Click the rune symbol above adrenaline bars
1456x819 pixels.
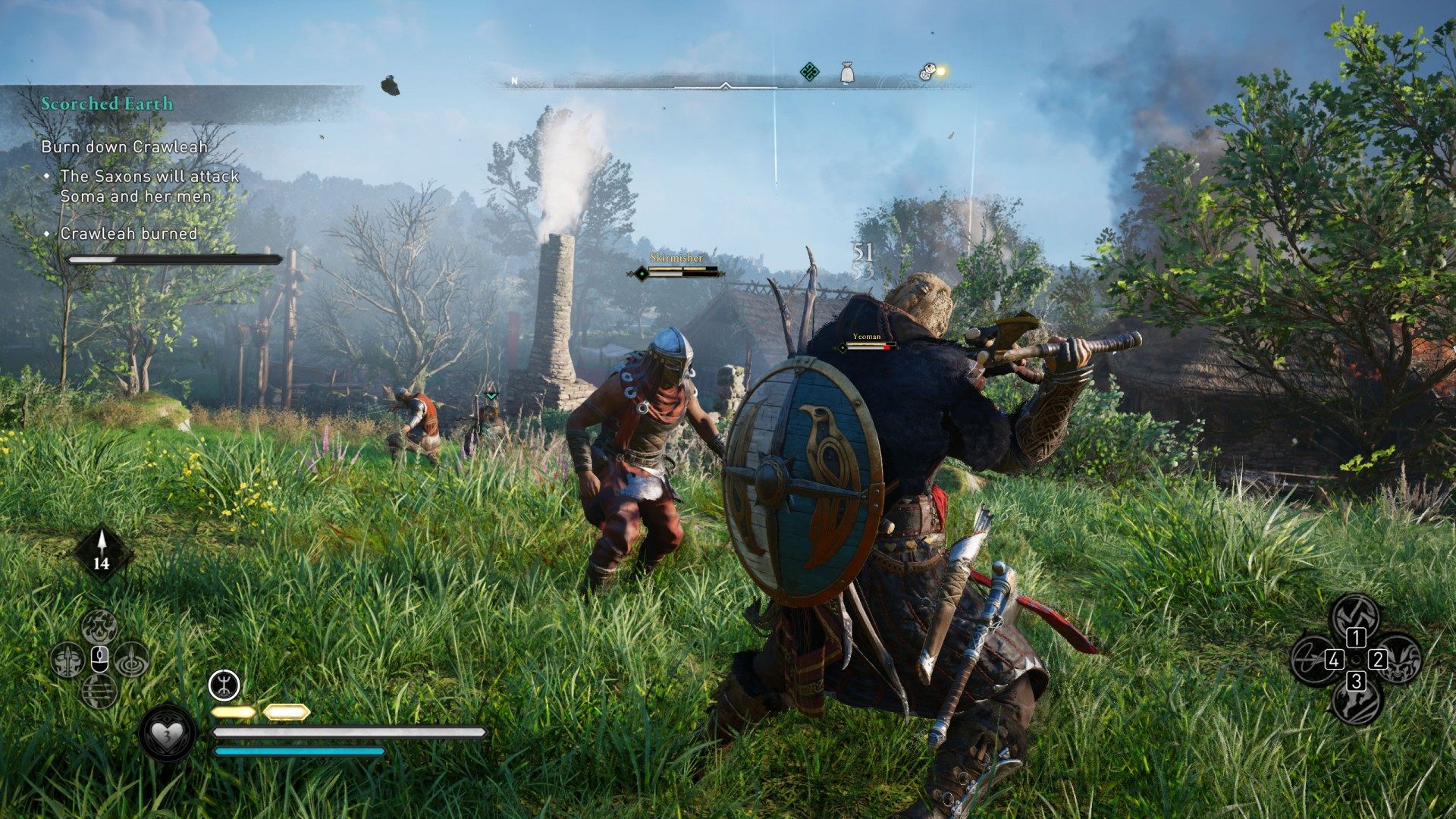point(224,686)
